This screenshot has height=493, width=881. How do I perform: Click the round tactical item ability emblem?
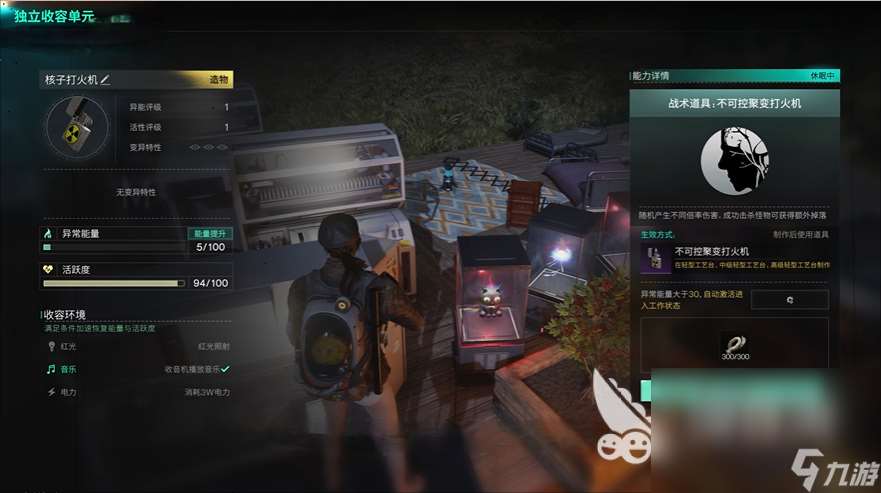coord(735,161)
